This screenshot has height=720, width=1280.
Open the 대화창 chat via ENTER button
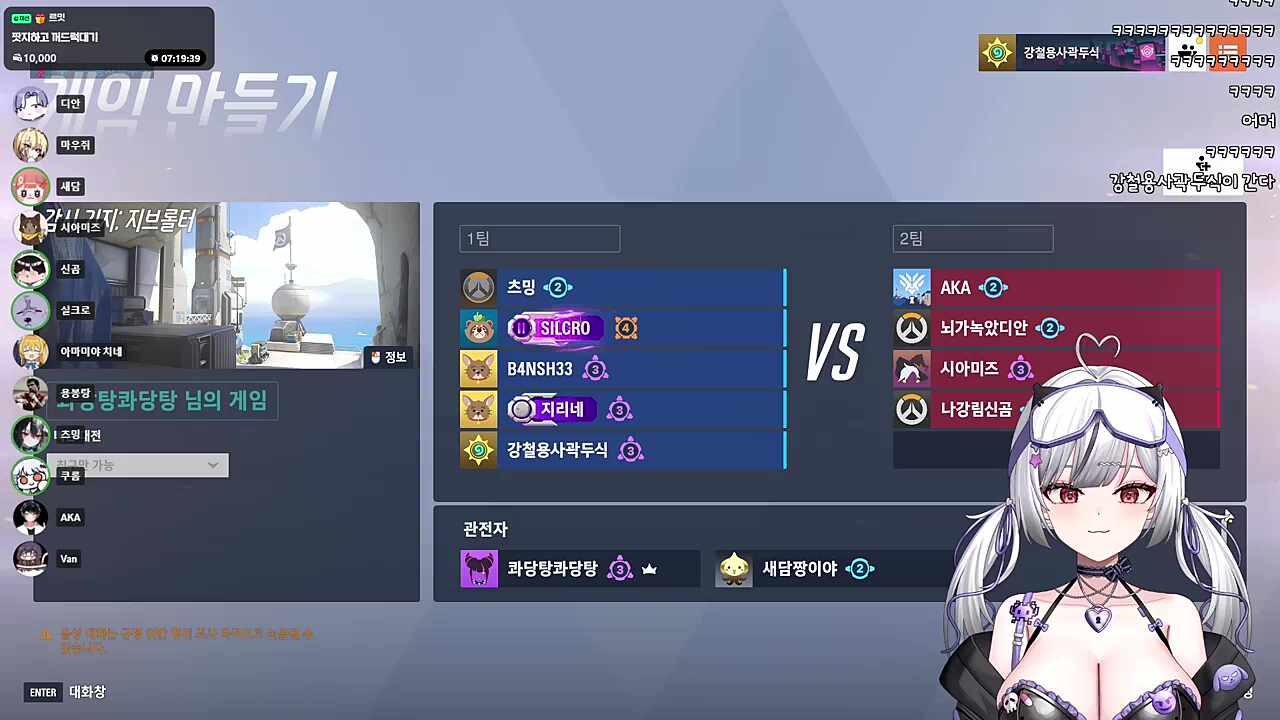pos(42,692)
